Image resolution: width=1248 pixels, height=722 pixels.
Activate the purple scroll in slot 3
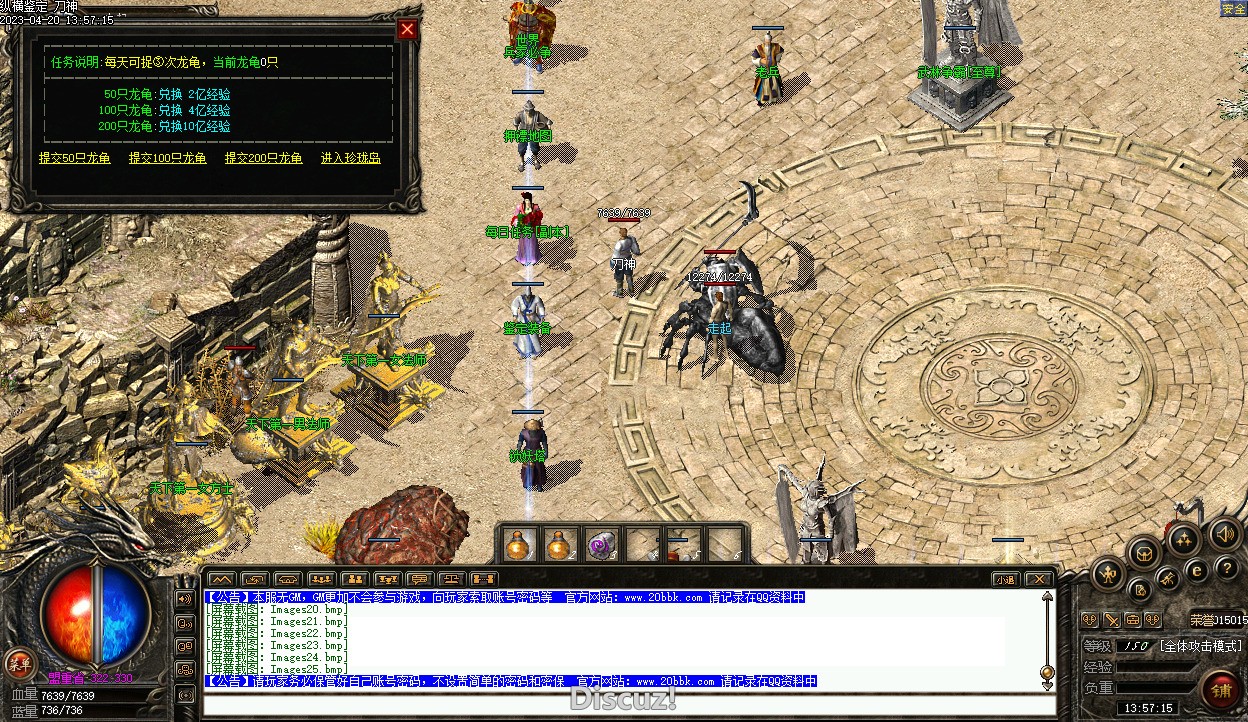[599, 544]
